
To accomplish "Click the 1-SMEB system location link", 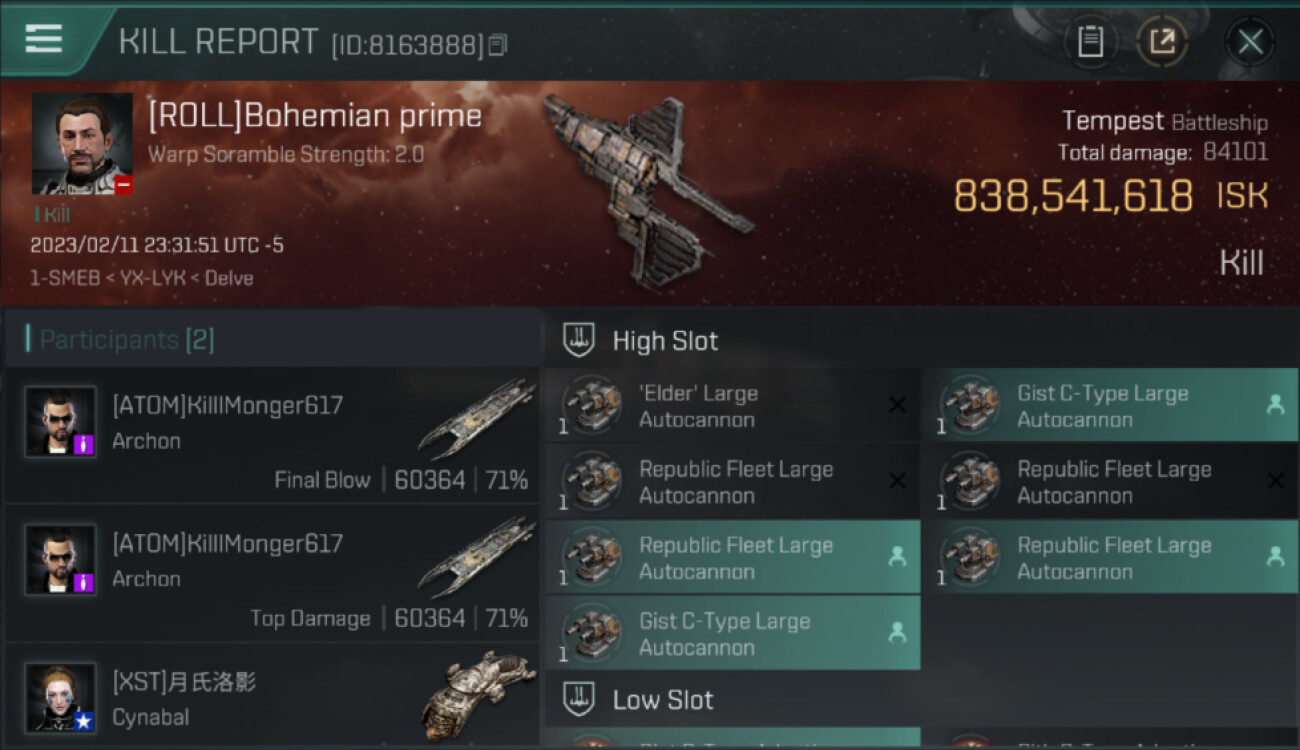I will pyautogui.click(x=65, y=278).
